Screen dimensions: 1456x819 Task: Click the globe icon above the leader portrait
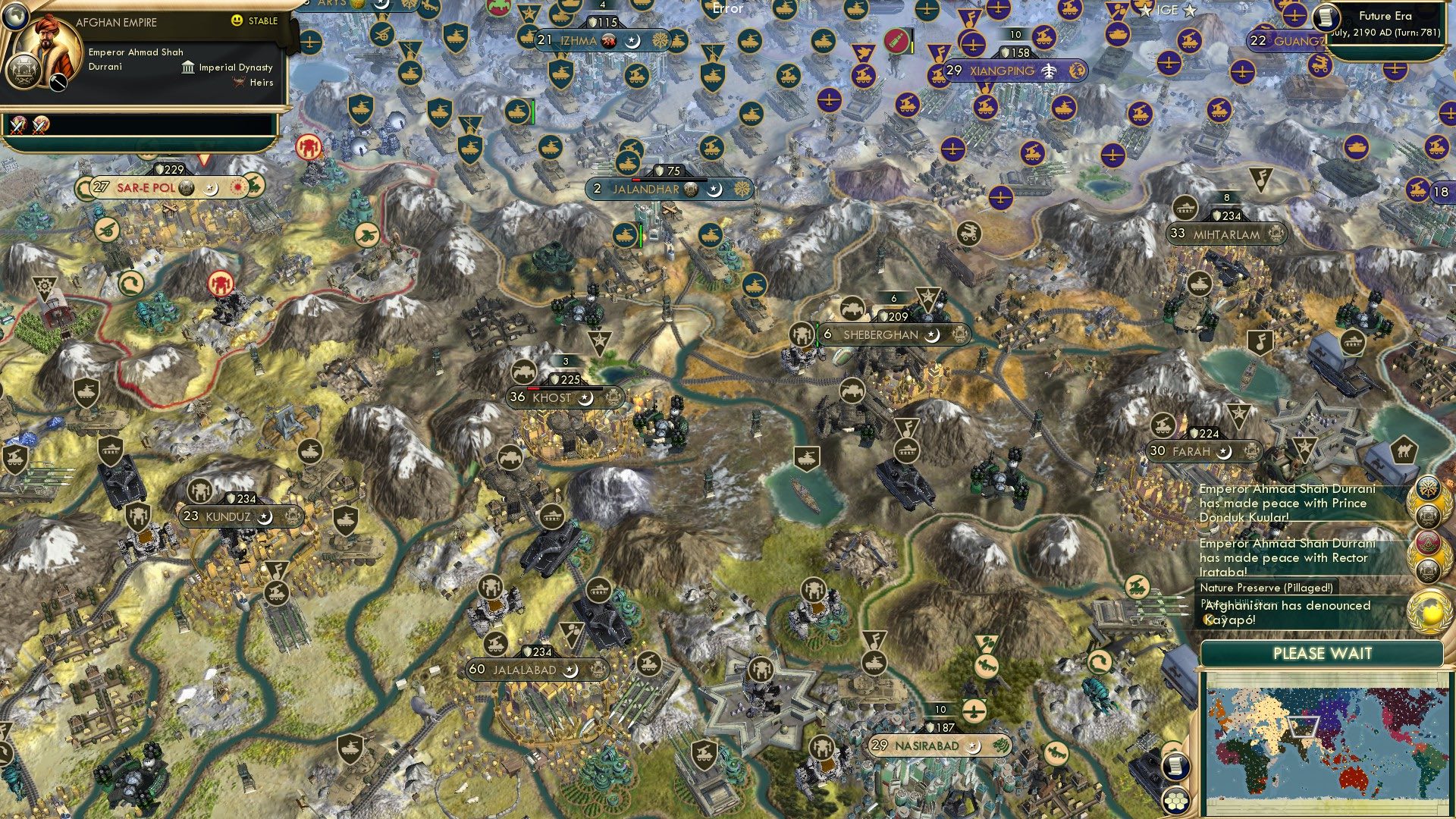click(x=16, y=17)
